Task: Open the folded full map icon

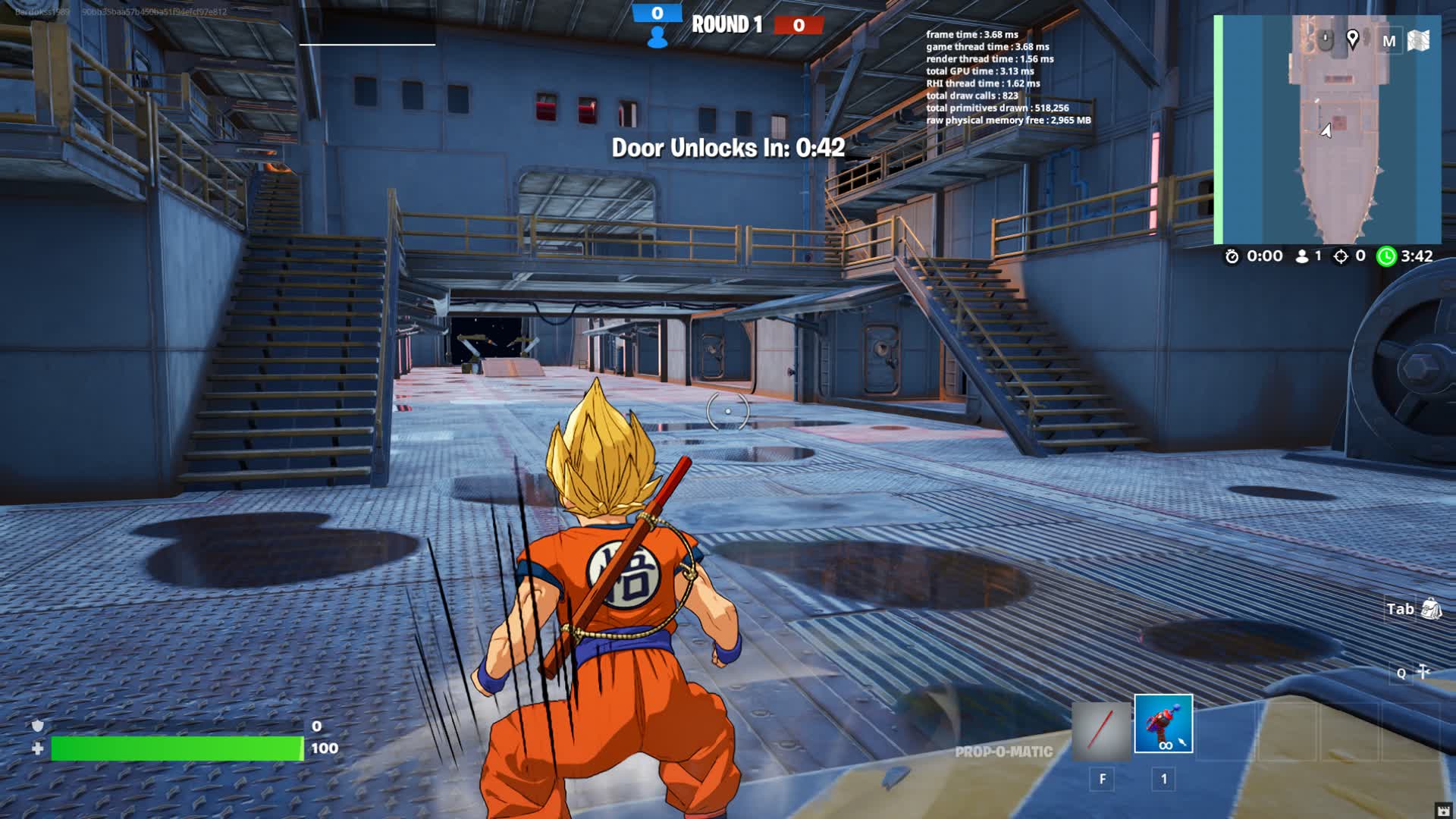Action: 1418,41
